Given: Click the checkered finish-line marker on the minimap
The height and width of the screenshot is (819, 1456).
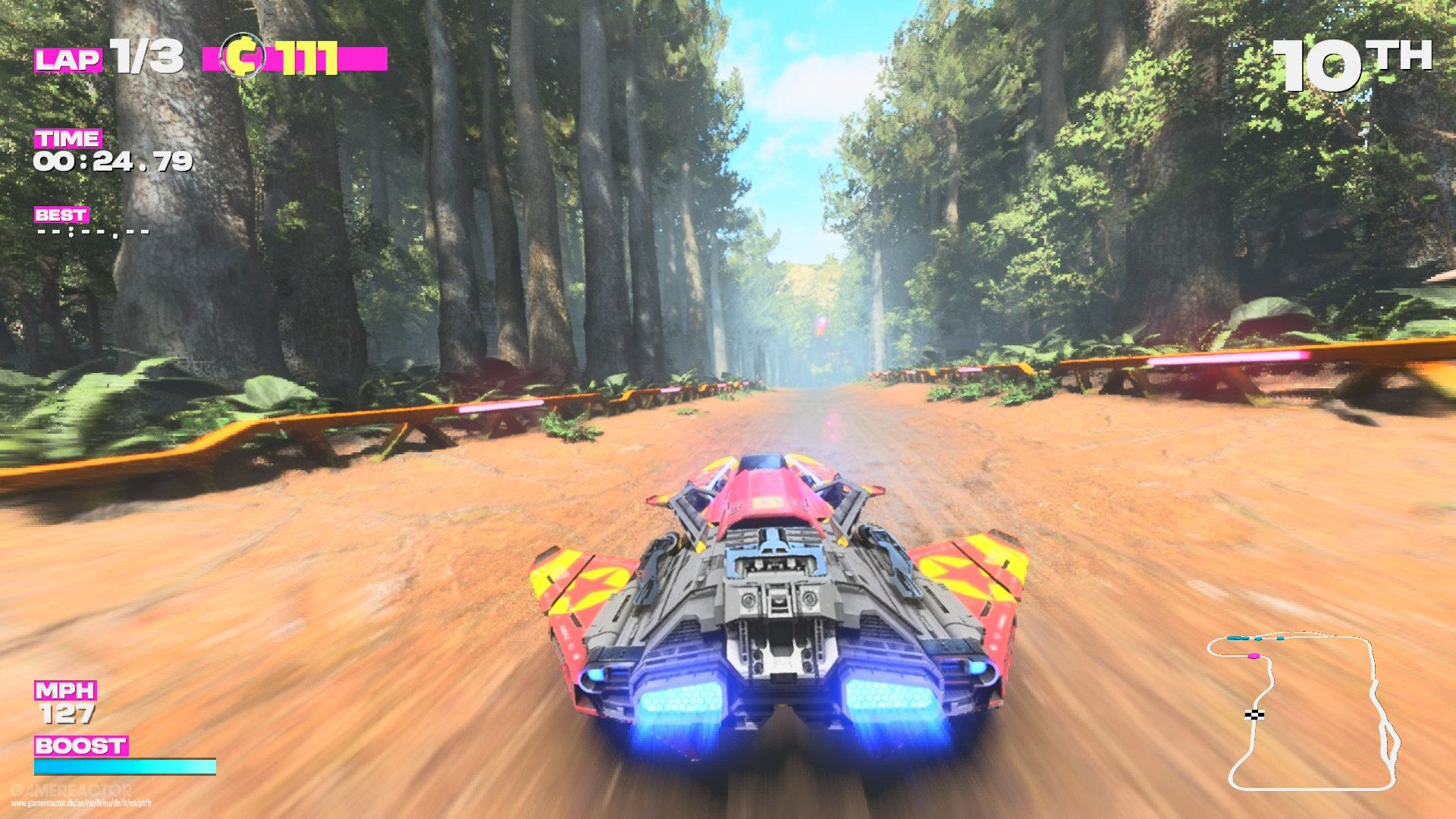Looking at the screenshot, I should coord(1254,714).
